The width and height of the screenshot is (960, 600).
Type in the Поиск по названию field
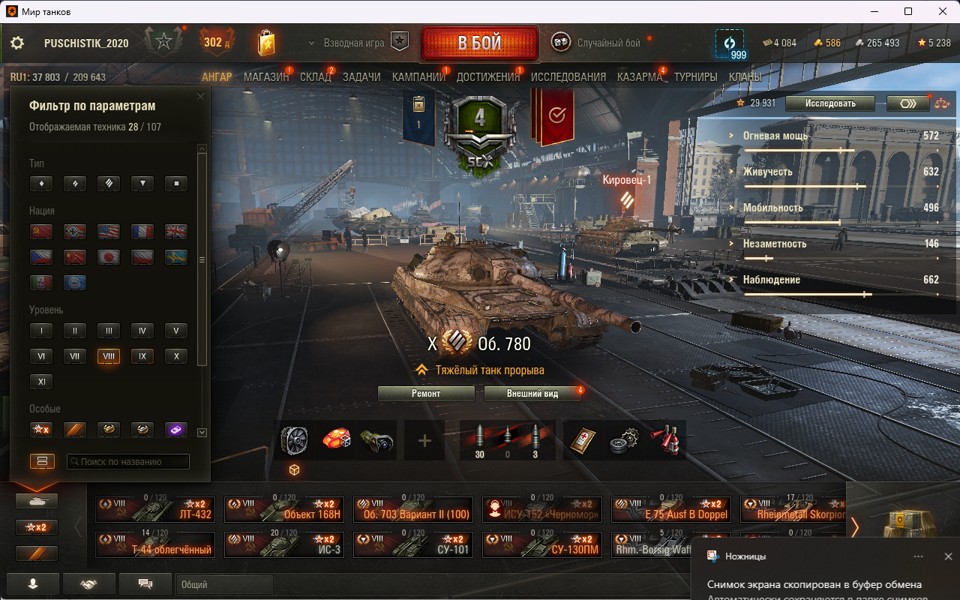pyautogui.click(x=128, y=462)
